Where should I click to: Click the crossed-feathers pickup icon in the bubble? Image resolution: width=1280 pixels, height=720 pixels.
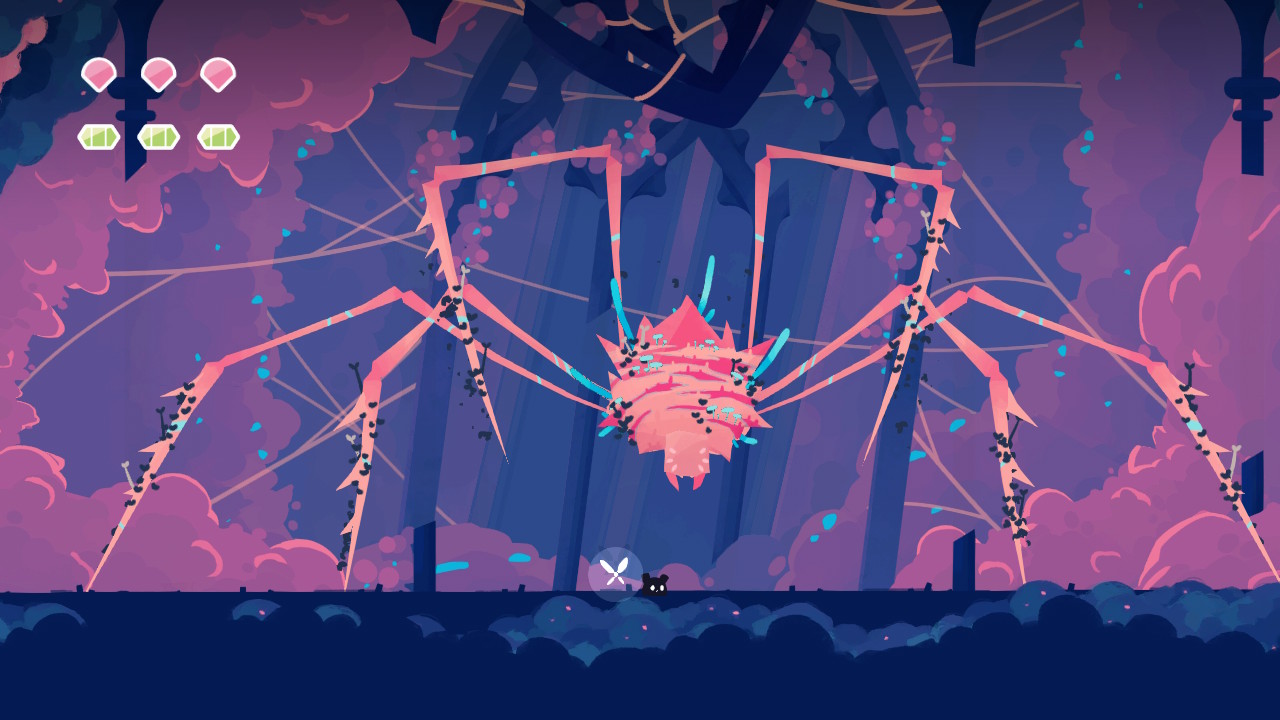click(x=614, y=570)
